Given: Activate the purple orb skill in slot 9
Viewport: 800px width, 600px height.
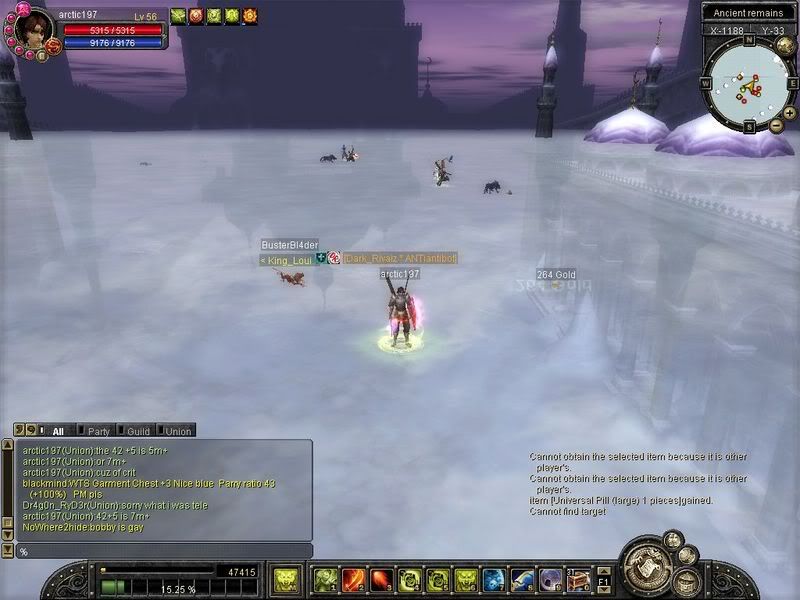Looking at the screenshot, I should click(550, 580).
